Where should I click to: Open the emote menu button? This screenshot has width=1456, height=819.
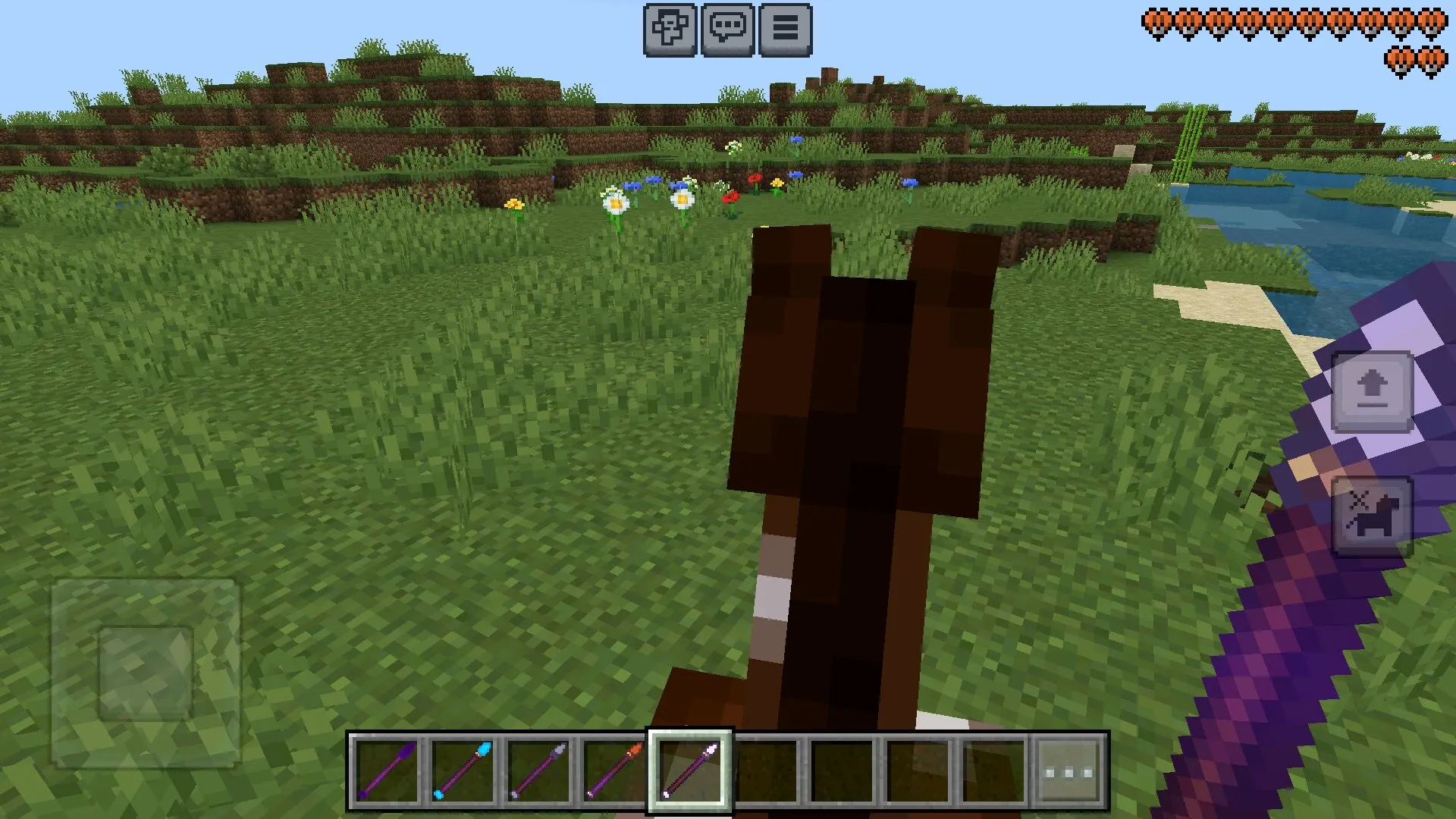pyautogui.click(x=670, y=30)
